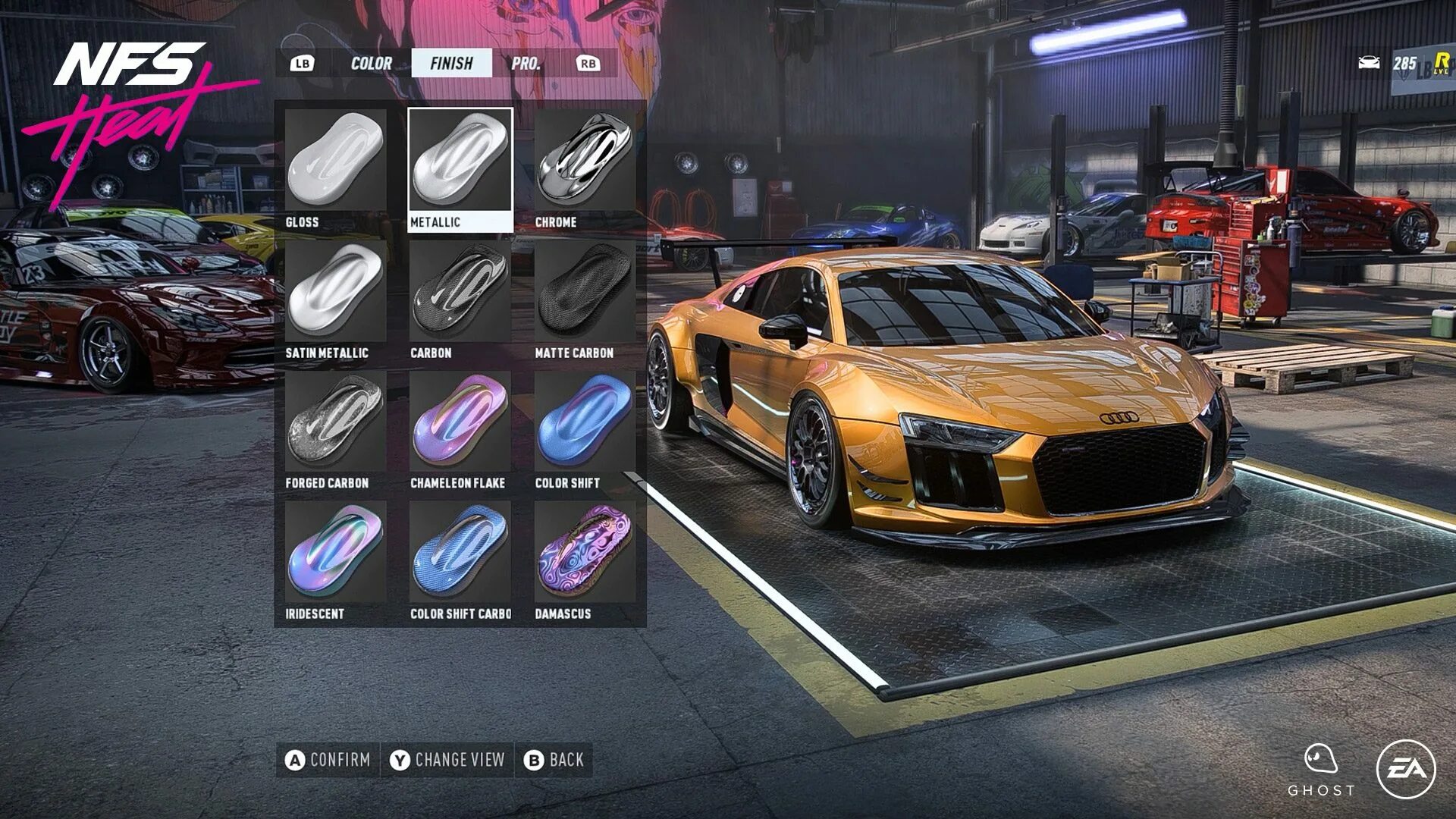Confirm the selected paint finish

click(x=328, y=760)
